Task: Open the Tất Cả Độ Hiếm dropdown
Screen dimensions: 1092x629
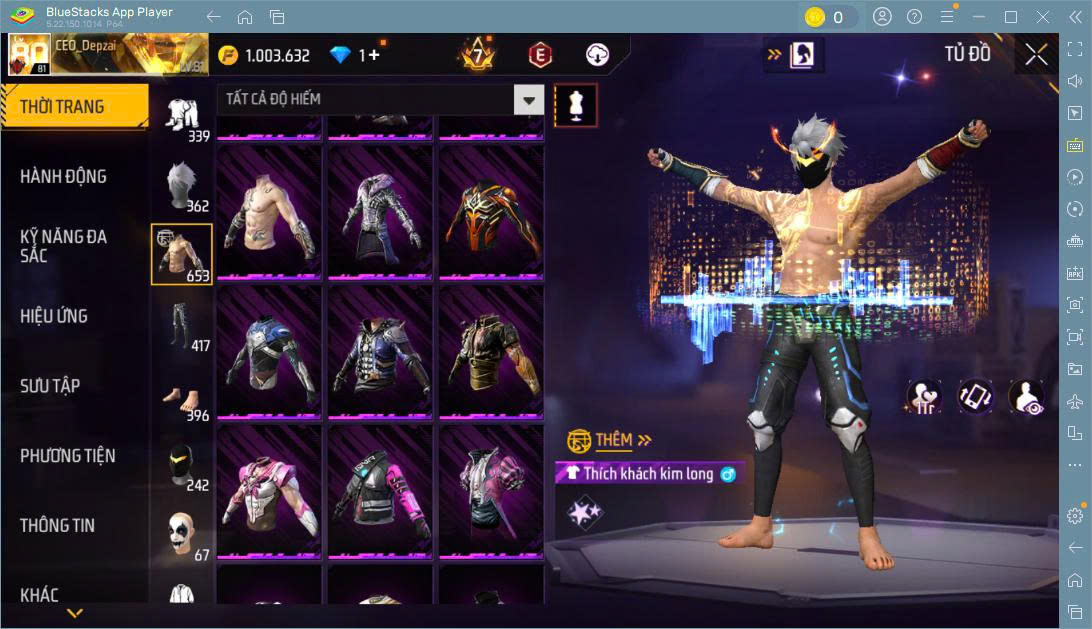Action: tap(529, 99)
